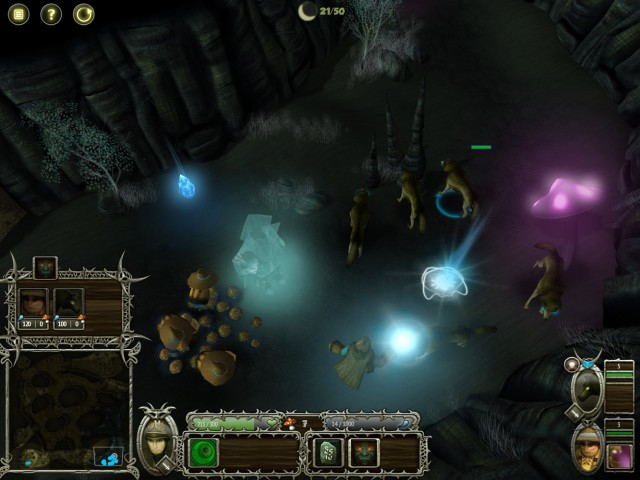Activate the purple orb ability icon

(x=620, y=455)
